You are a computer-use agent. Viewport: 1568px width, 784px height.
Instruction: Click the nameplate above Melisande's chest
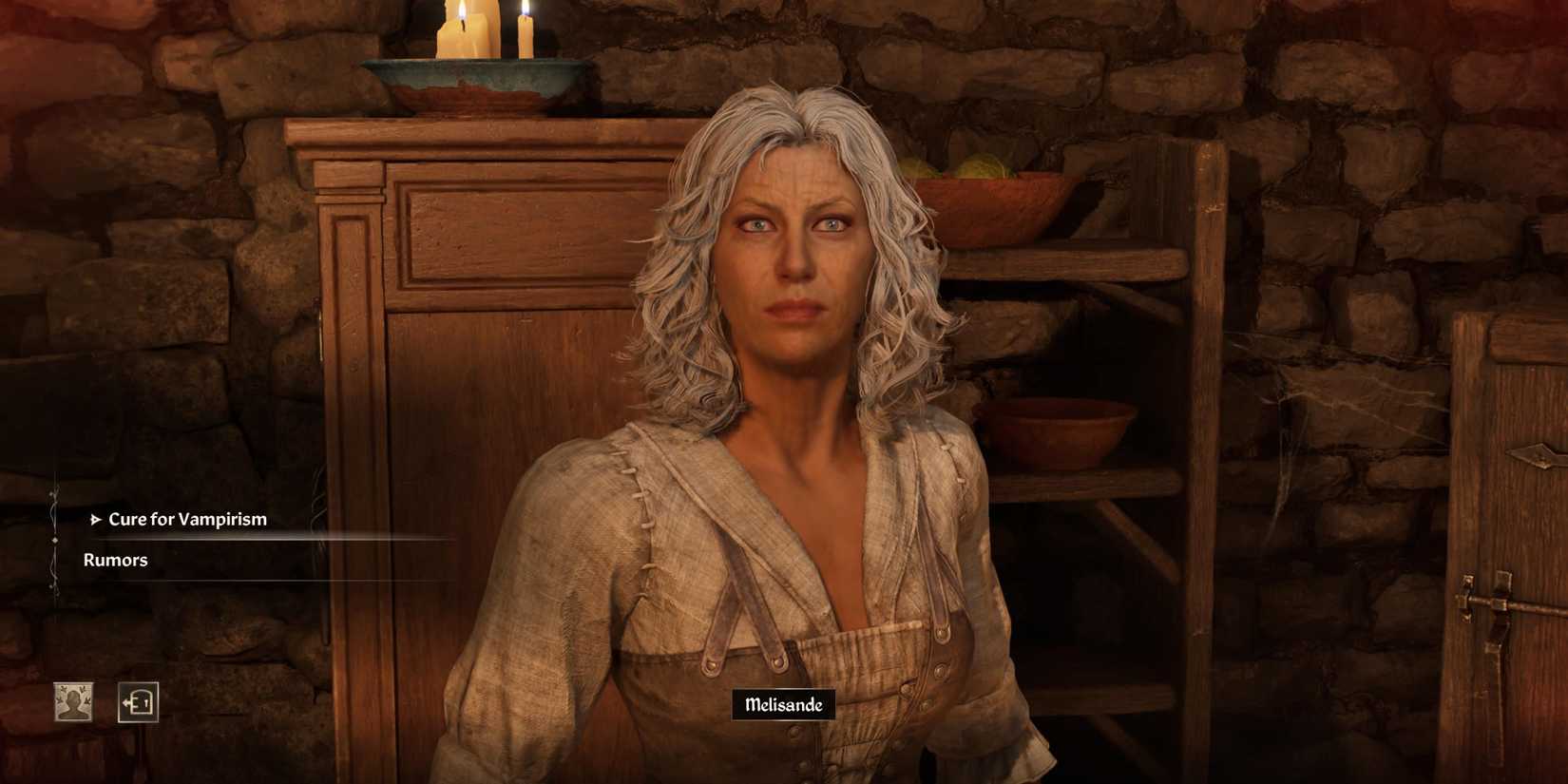tap(785, 705)
